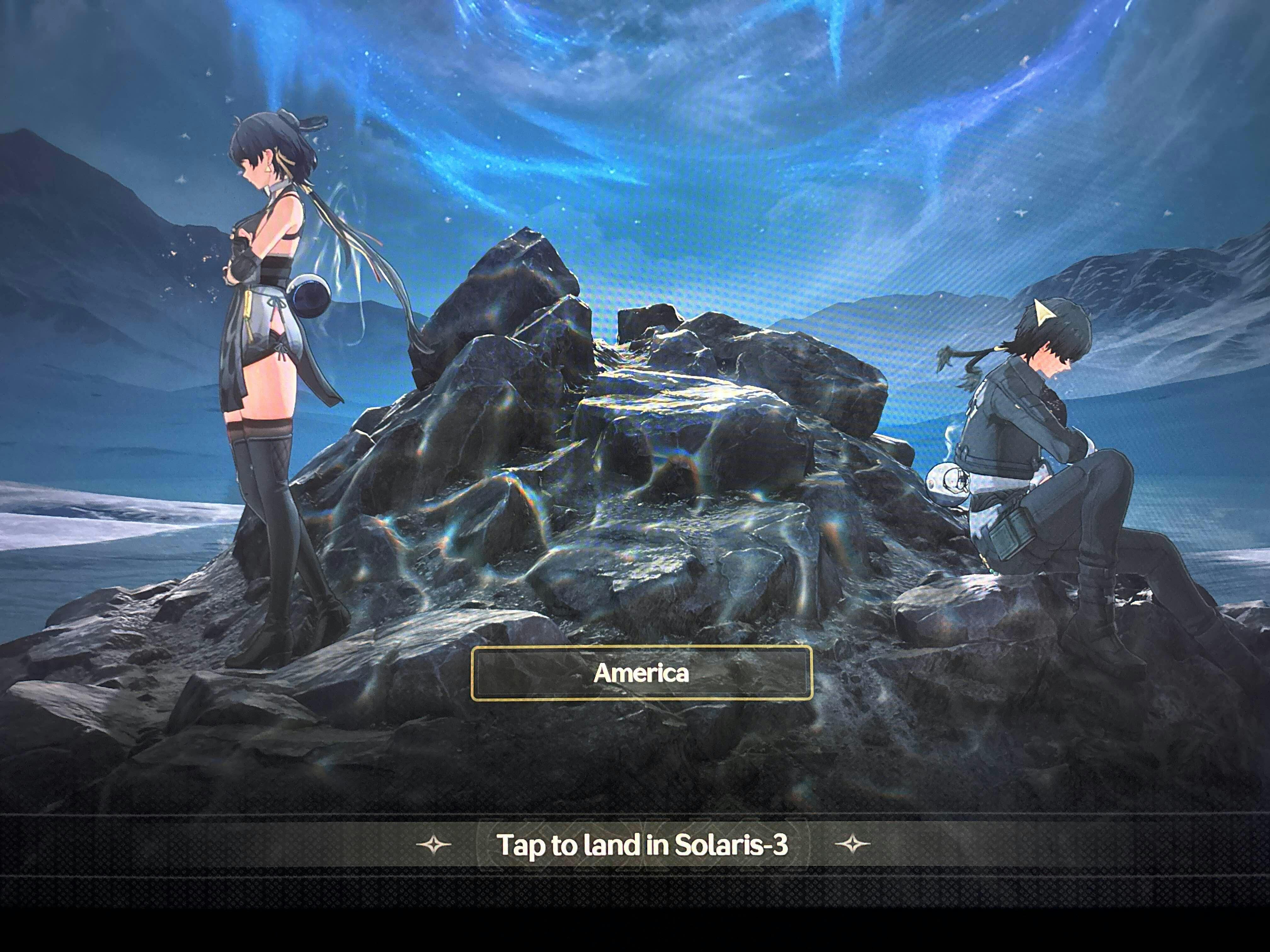Open the America server selector

[641, 673]
